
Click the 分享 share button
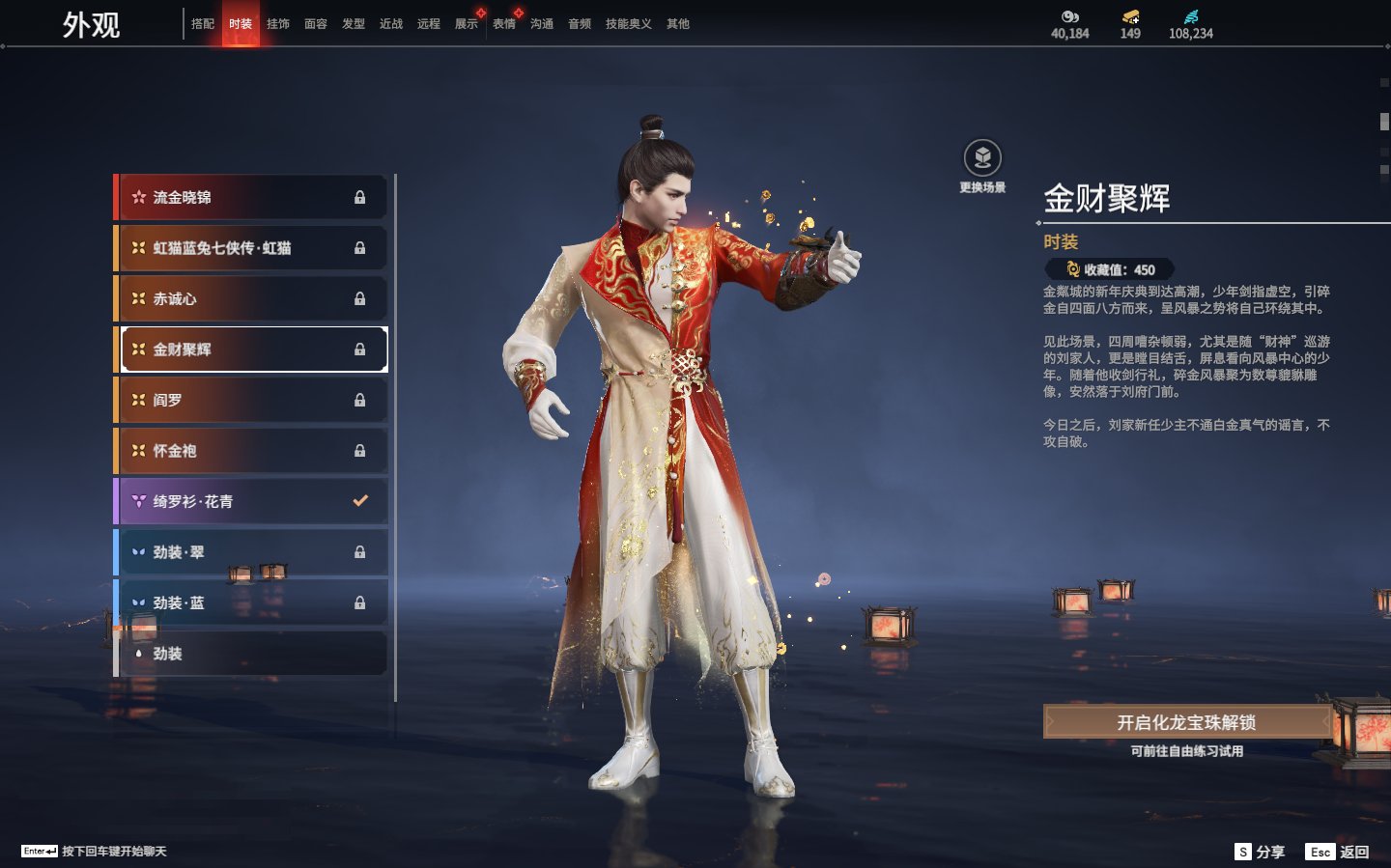coord(1261,852)
